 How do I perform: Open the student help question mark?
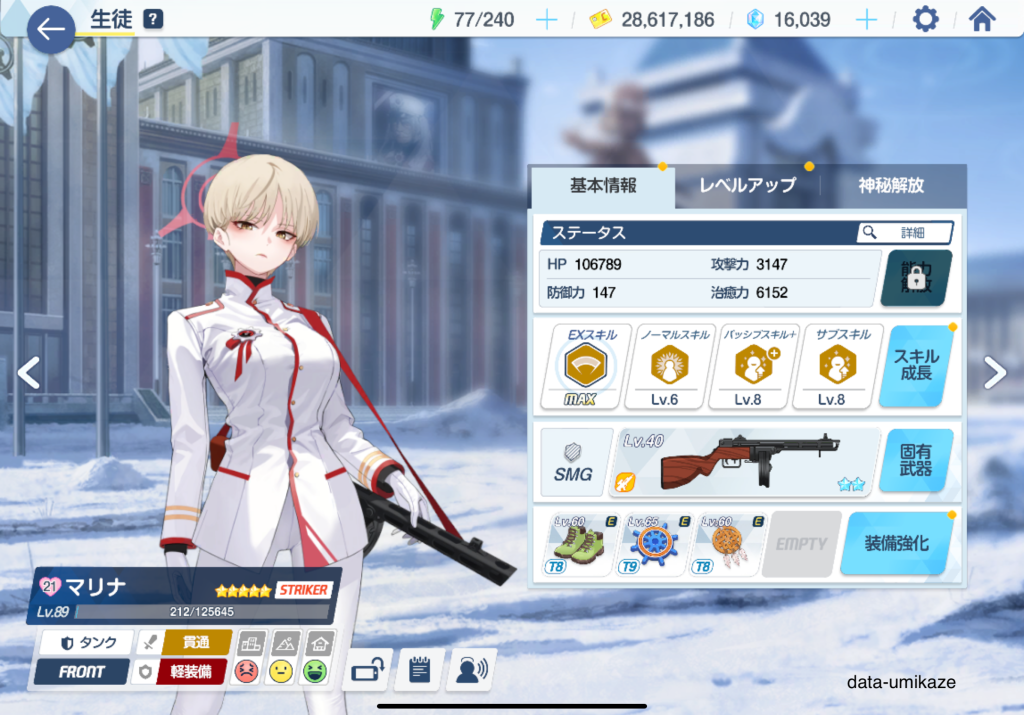click(153, 19)
